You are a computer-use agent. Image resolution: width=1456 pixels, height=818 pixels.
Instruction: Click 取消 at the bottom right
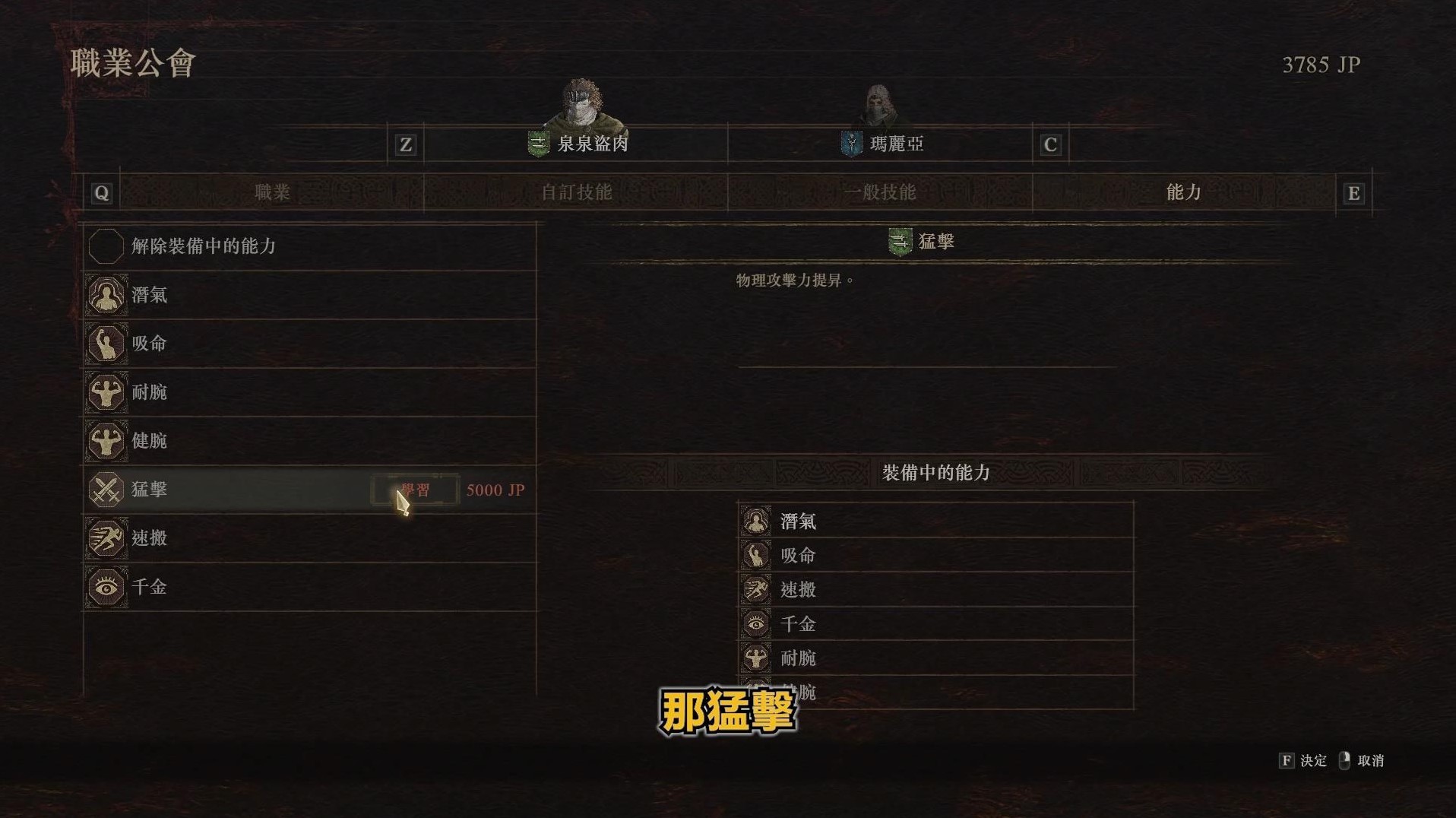(x=1373, y=760)
